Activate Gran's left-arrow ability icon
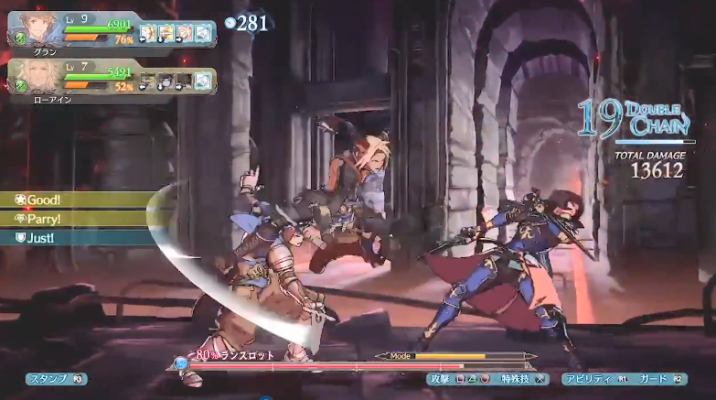This screenshot has height=400, width=716. [148, 34]
